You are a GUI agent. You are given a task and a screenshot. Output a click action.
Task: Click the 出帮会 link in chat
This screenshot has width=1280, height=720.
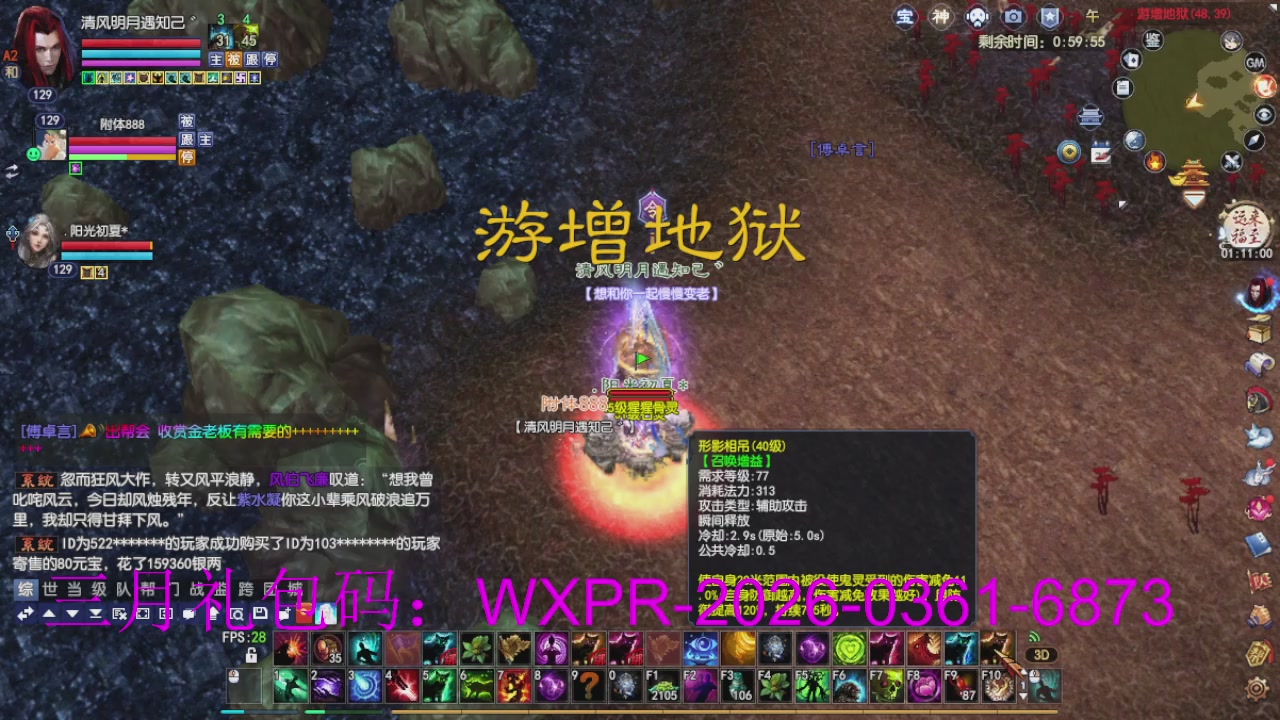(126, 432)
